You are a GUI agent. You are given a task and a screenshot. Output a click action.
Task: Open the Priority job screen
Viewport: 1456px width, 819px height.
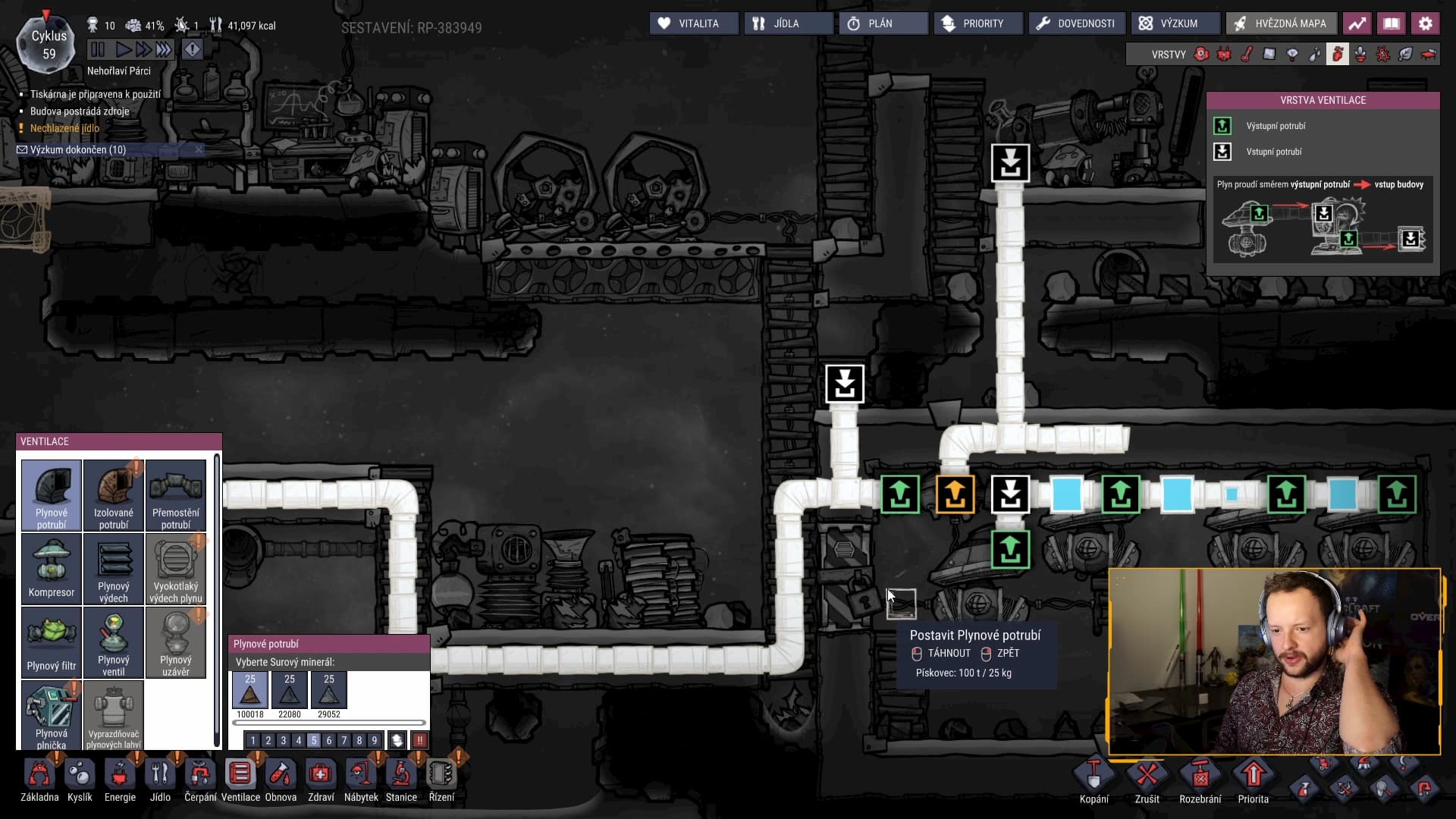pyautogui.click(x=977, y=24)
